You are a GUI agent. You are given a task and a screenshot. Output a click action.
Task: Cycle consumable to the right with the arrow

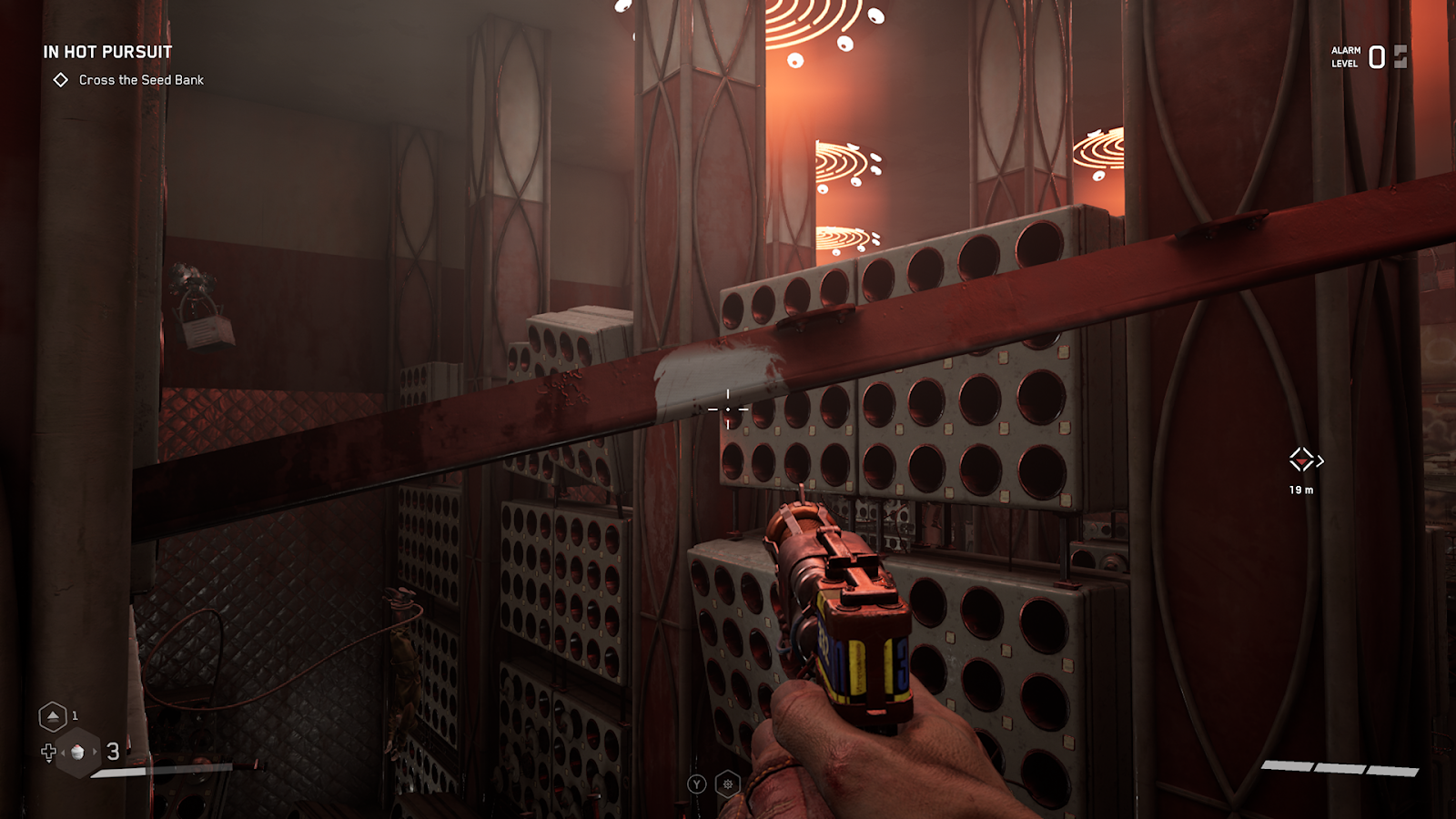(95, 752)
